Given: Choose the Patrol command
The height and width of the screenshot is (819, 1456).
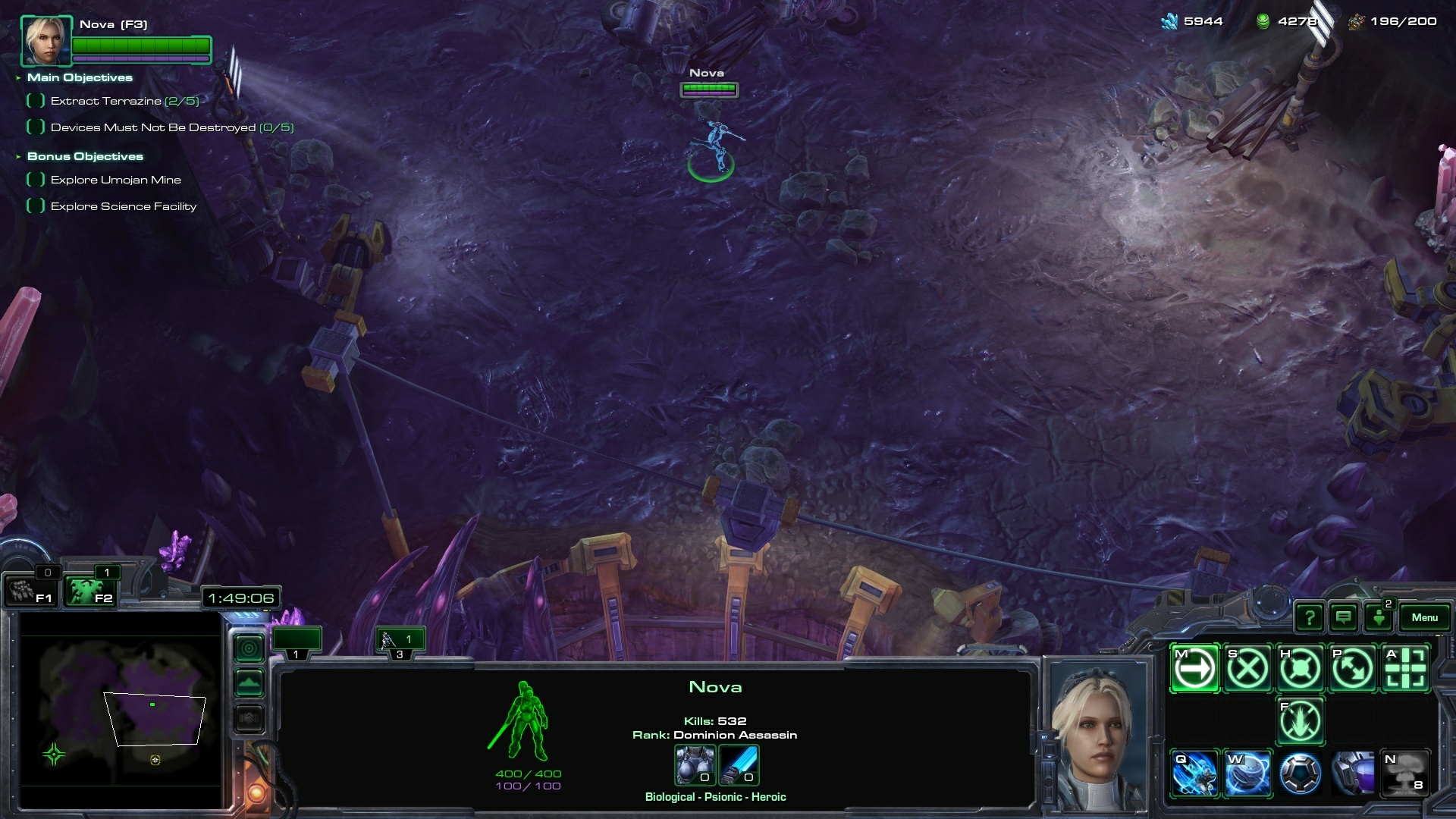Looking at the screenshot, I should (x=1352, y=668).
